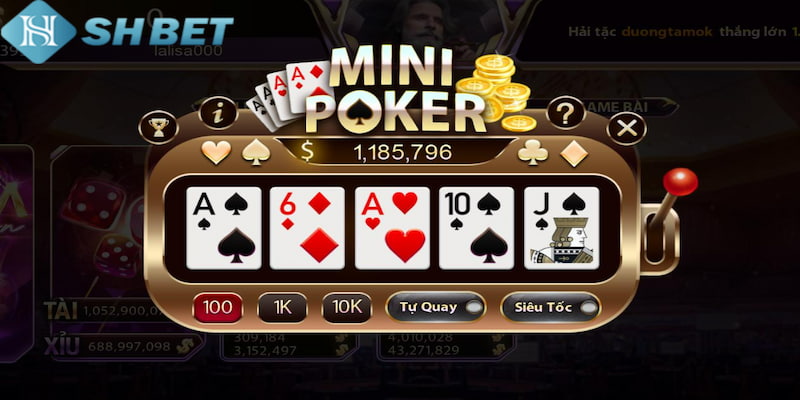Viewport: 800px width, 400px height.
Task: Open the help question mark button
Action: 566,111
